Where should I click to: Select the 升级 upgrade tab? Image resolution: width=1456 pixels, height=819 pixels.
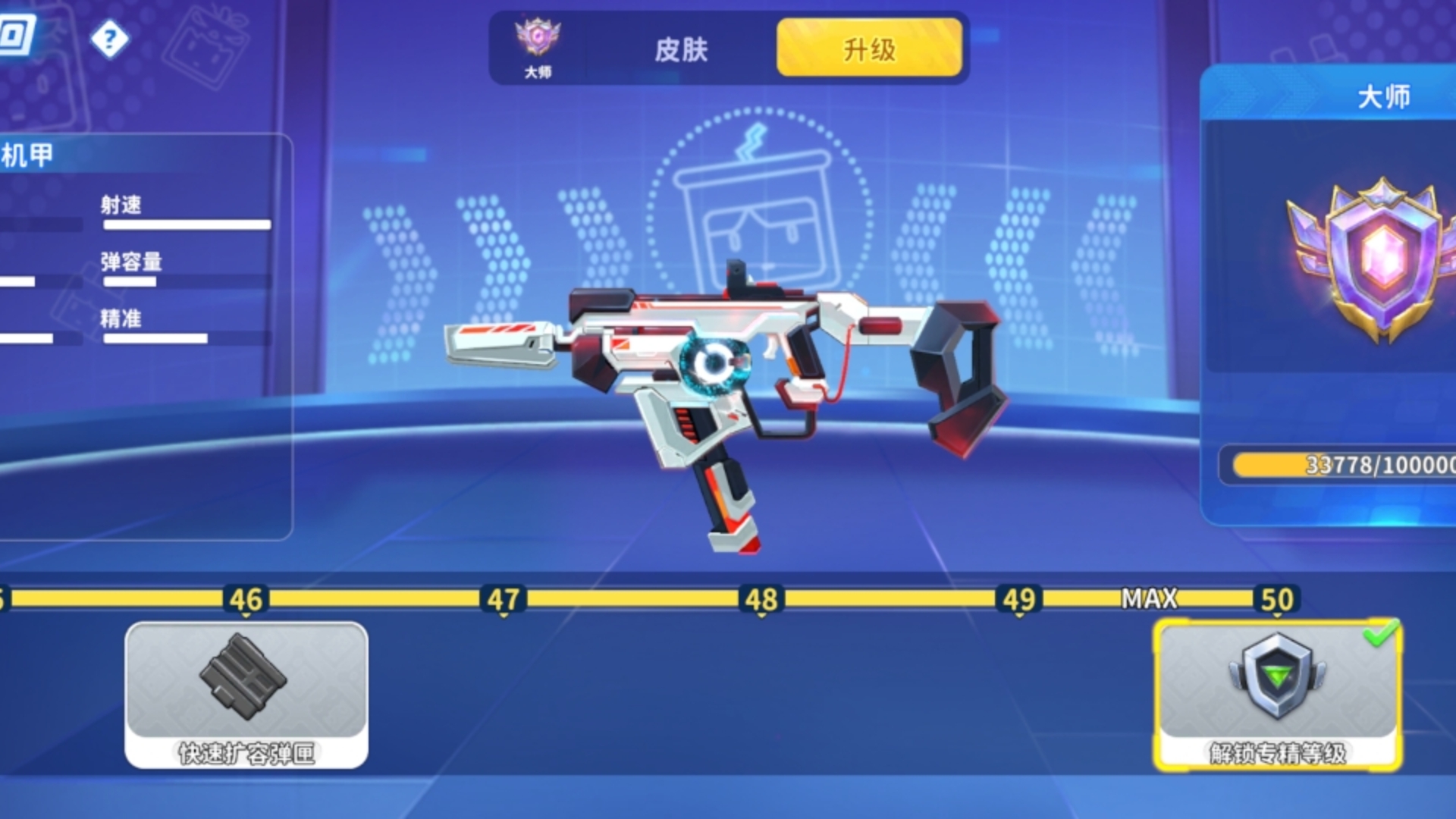869,49
